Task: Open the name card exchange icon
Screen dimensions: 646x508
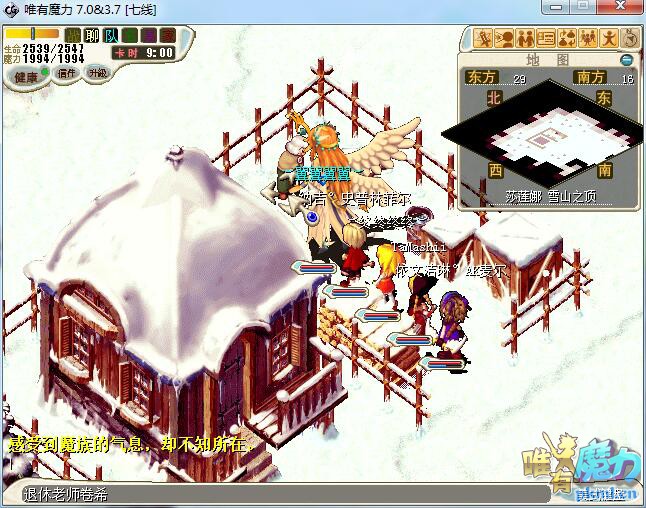Action: pyautogui.click(x=546, y=39)
